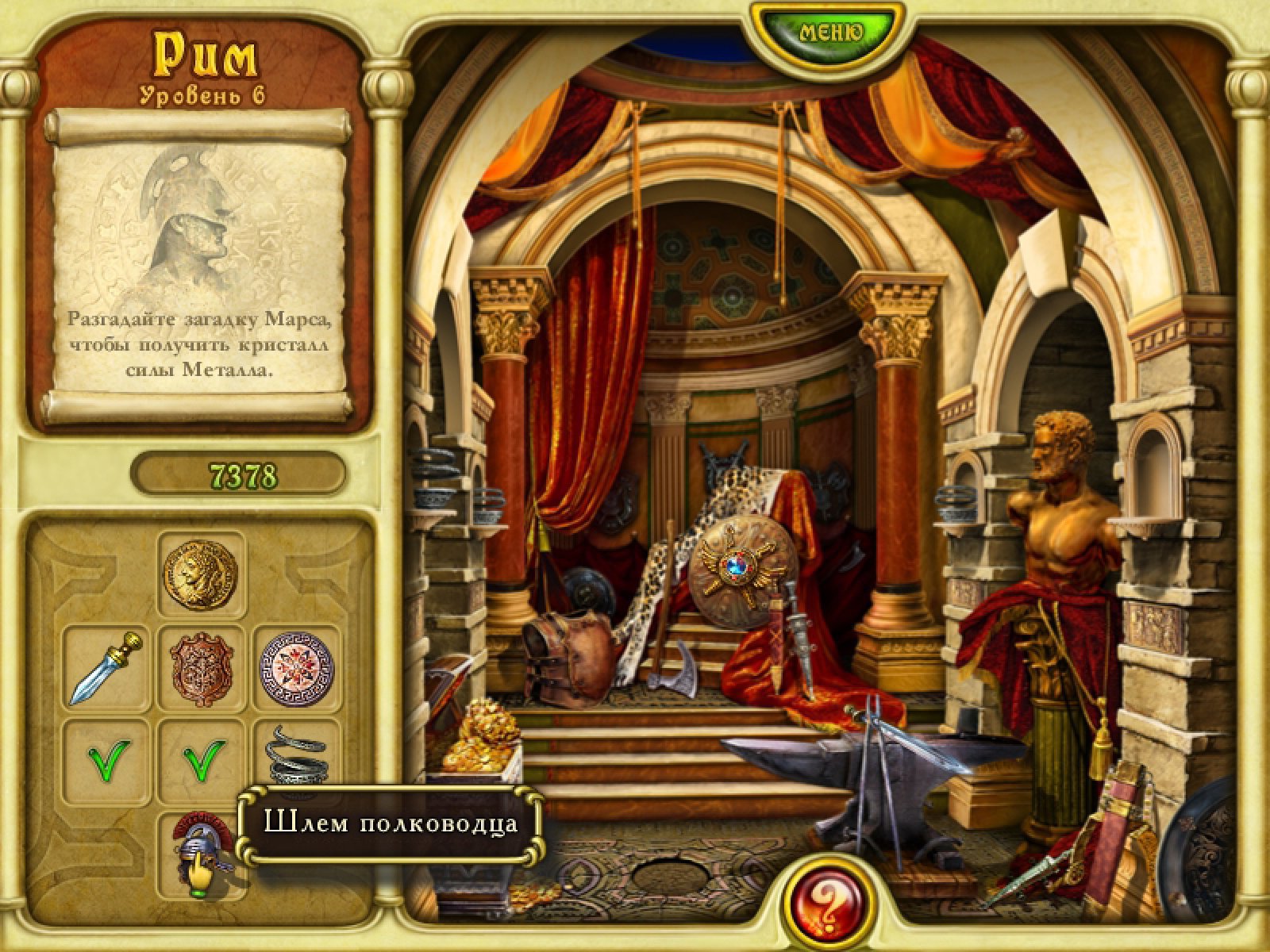The width and height of the screenshot is (1270, 952).
Task: Select the bronze shield emblem slot
Action: 202,668
